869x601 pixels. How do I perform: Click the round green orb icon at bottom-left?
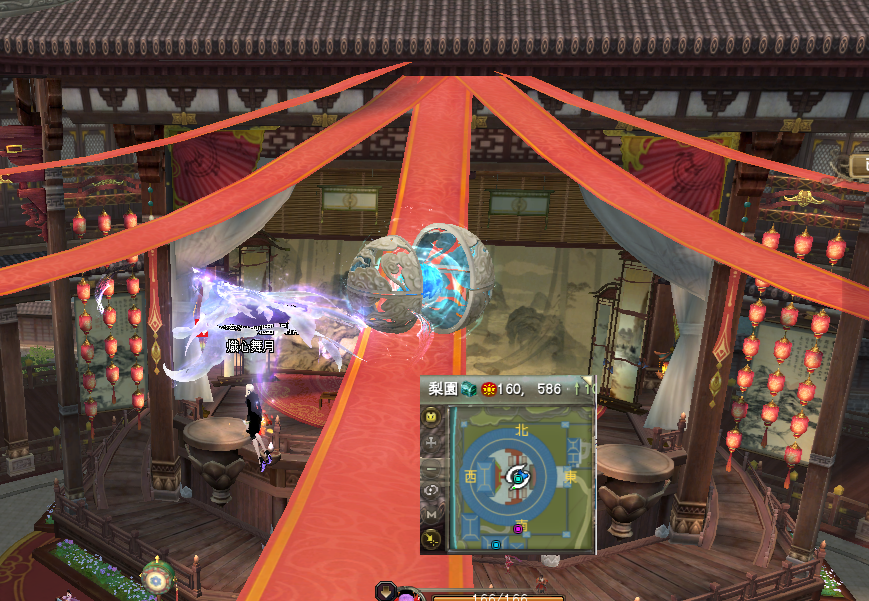coord(154,579)
